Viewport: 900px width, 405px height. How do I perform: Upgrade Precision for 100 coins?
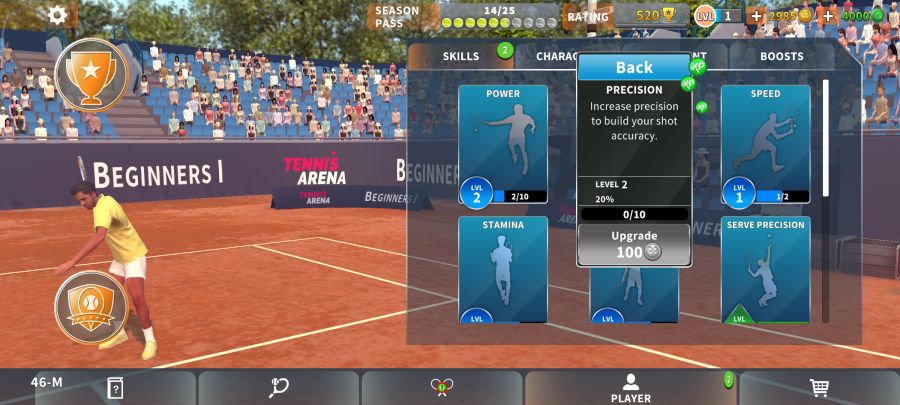coord(633,245)
